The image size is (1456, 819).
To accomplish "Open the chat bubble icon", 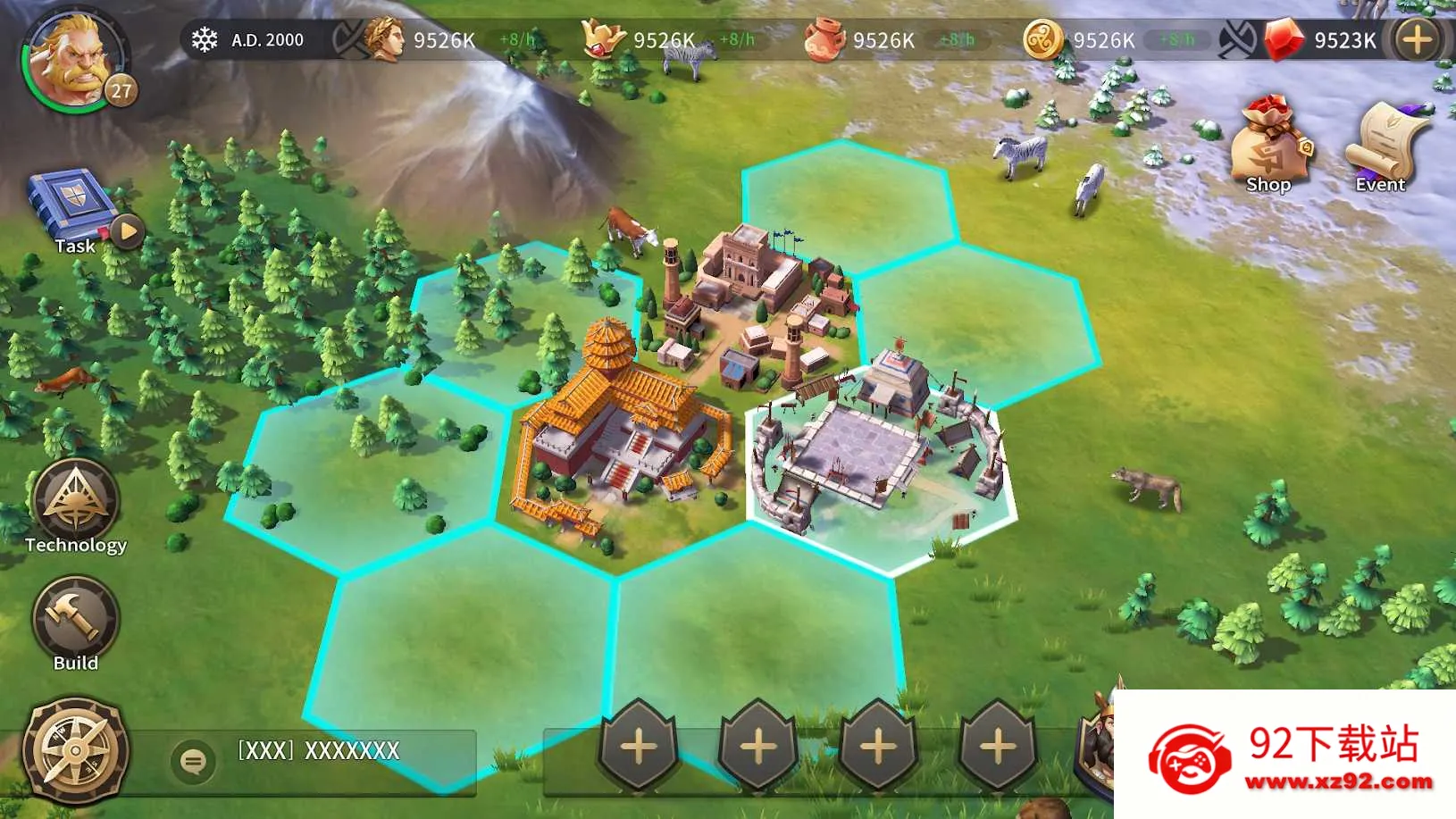I will 193,761.
